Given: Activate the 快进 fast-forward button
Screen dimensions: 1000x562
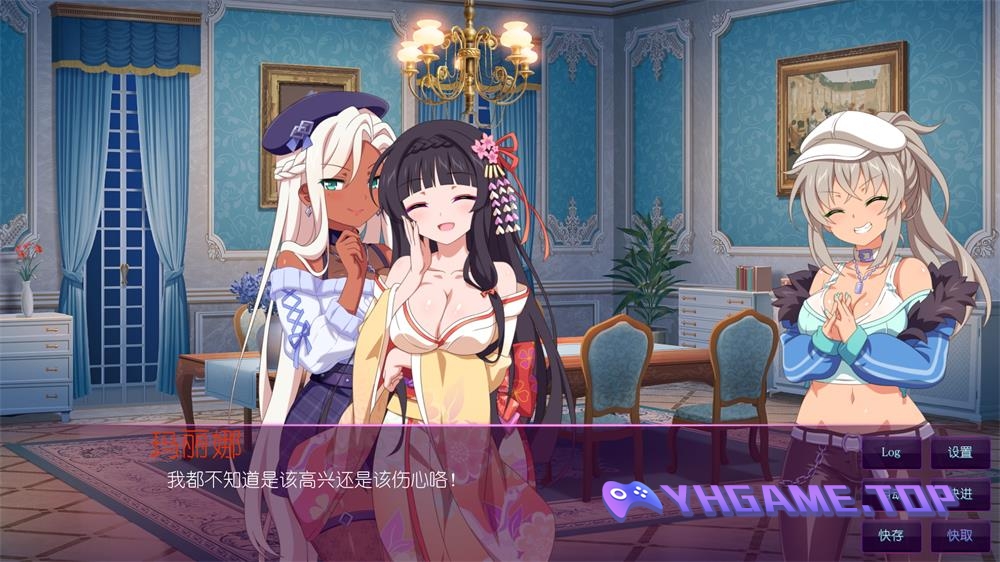Looking at the screenshot, I should click(x=960, y=494).
